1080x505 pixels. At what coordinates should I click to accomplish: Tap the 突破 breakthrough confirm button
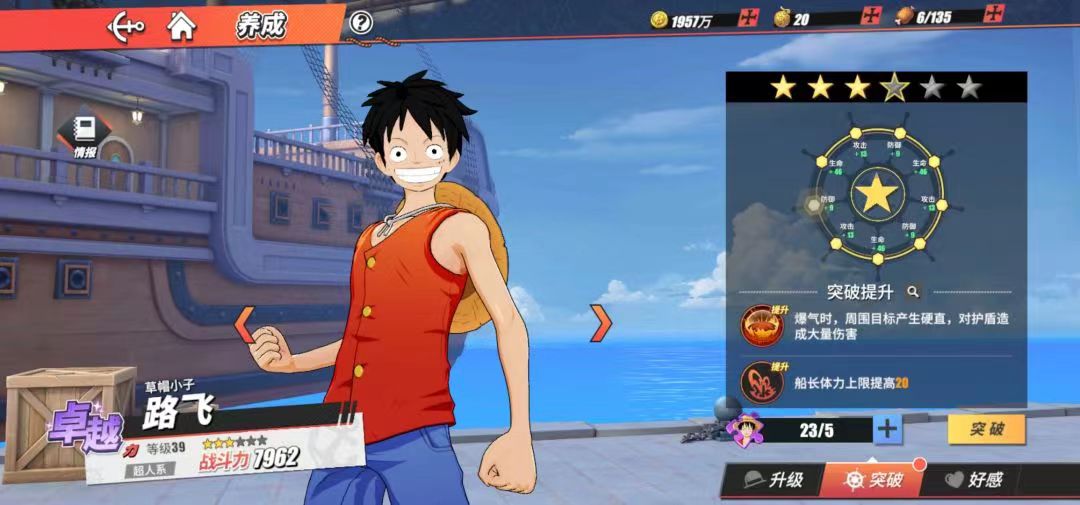(x=986, y=429)
